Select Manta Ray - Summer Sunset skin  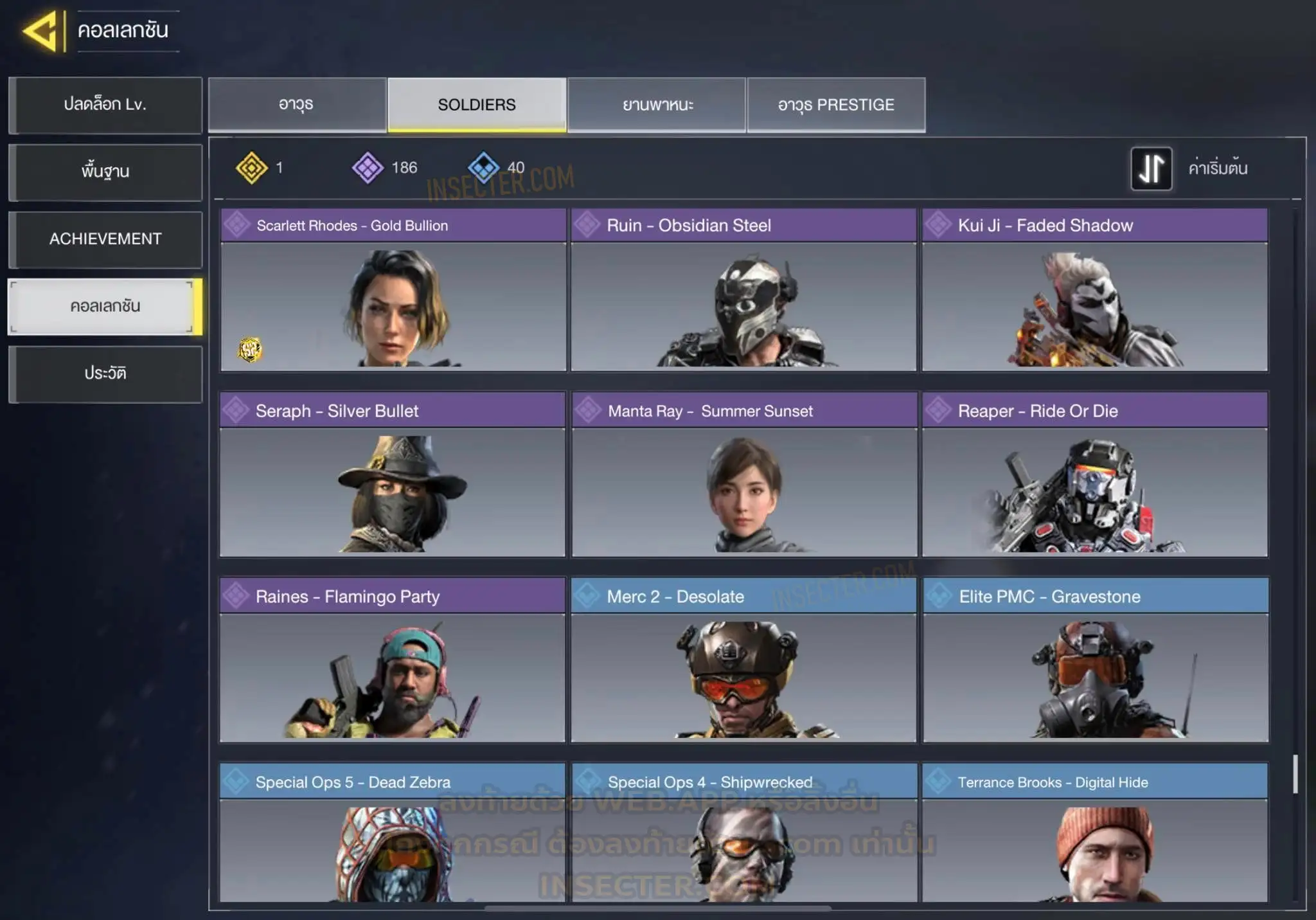coord(744,475)
